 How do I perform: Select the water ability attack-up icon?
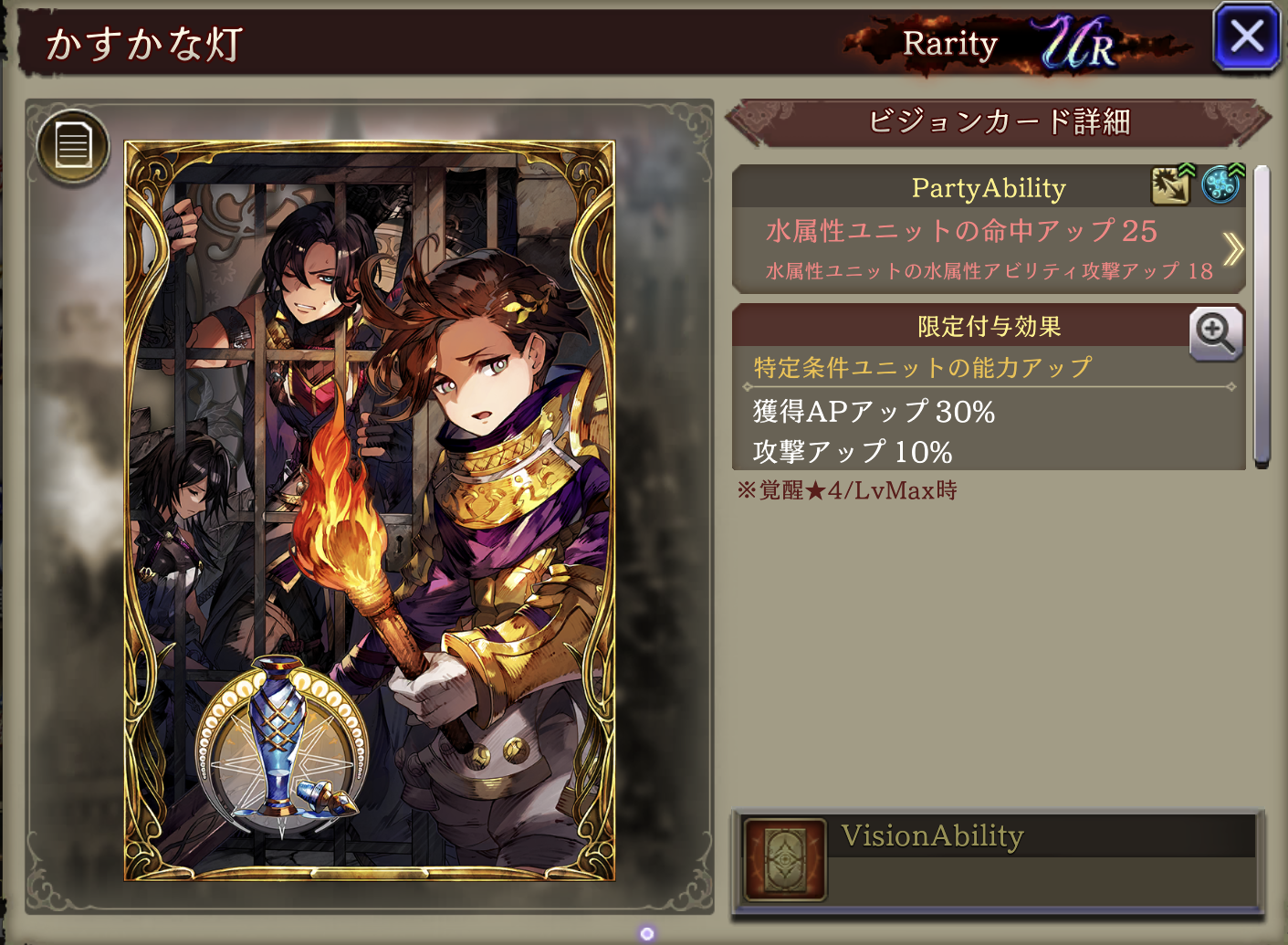1220,185
